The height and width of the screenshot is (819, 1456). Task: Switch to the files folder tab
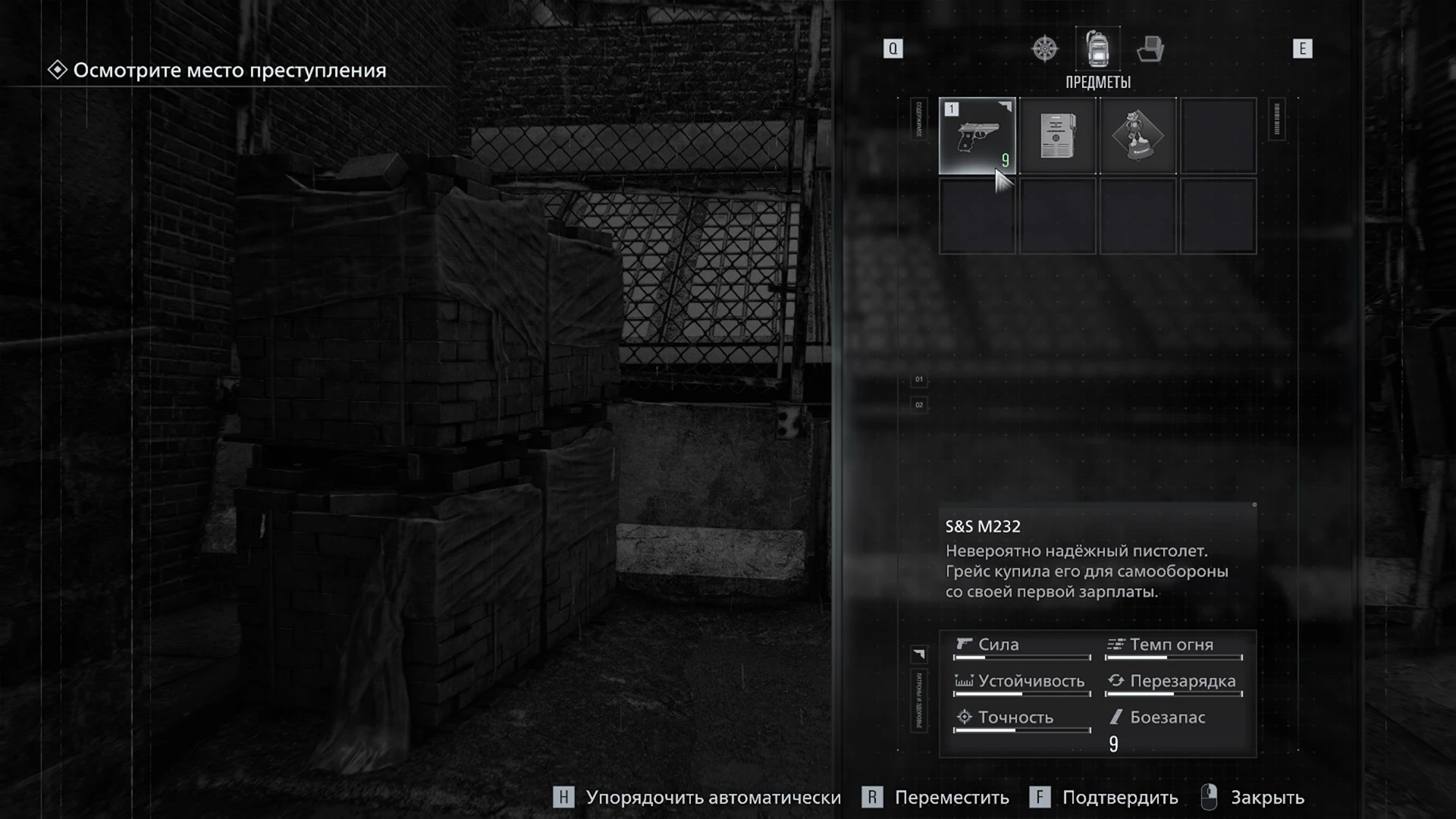click(x=1150, y=49)
